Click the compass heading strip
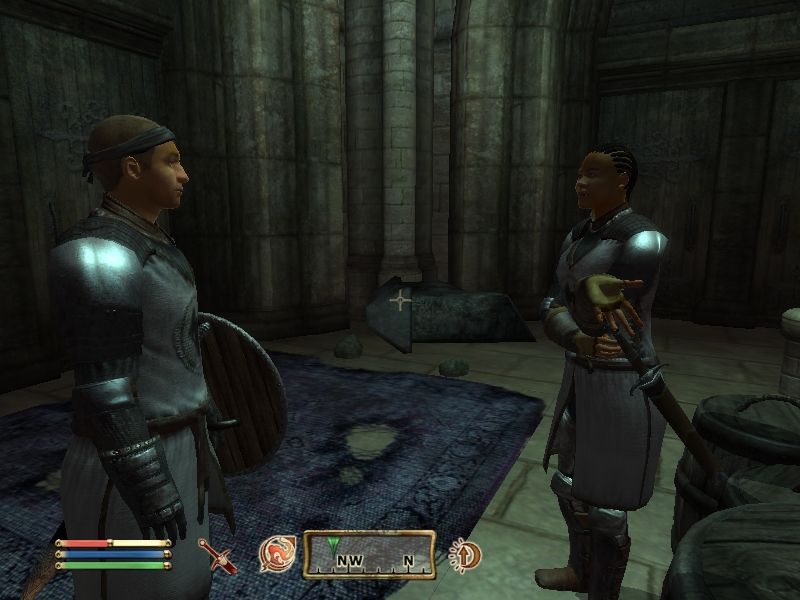Image resolution: width=800 pixels, height=600 pixels. [x=369, y=554]
